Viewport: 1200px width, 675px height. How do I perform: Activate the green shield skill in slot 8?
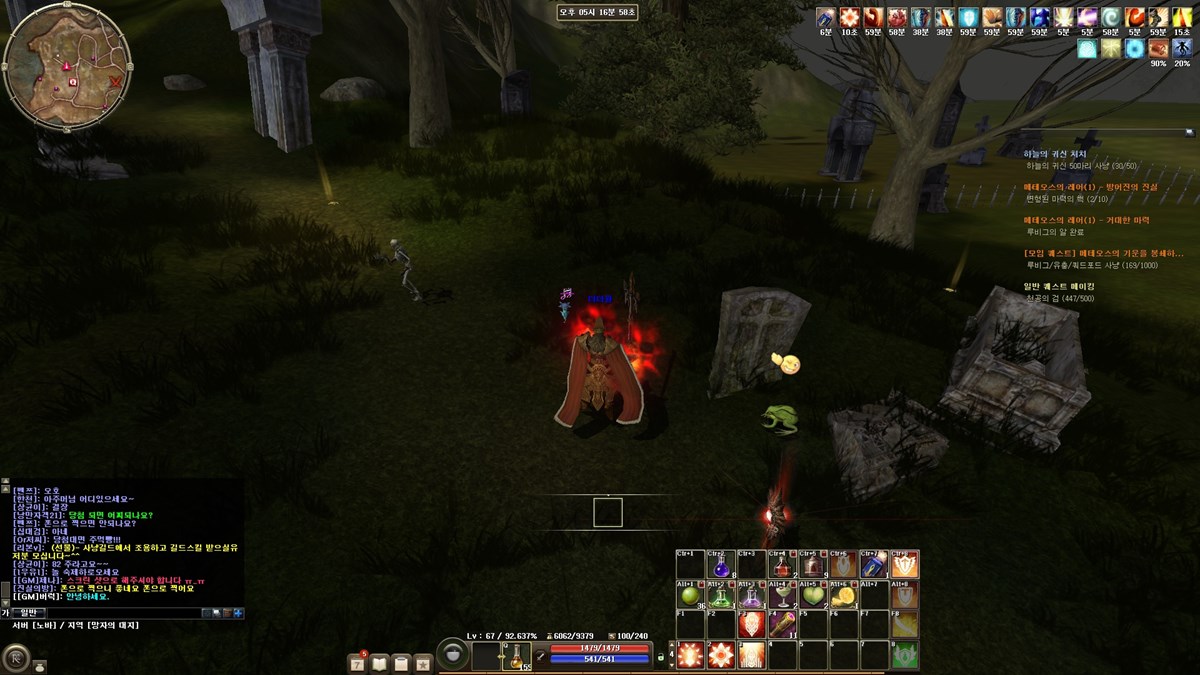(x=905, y=655)
